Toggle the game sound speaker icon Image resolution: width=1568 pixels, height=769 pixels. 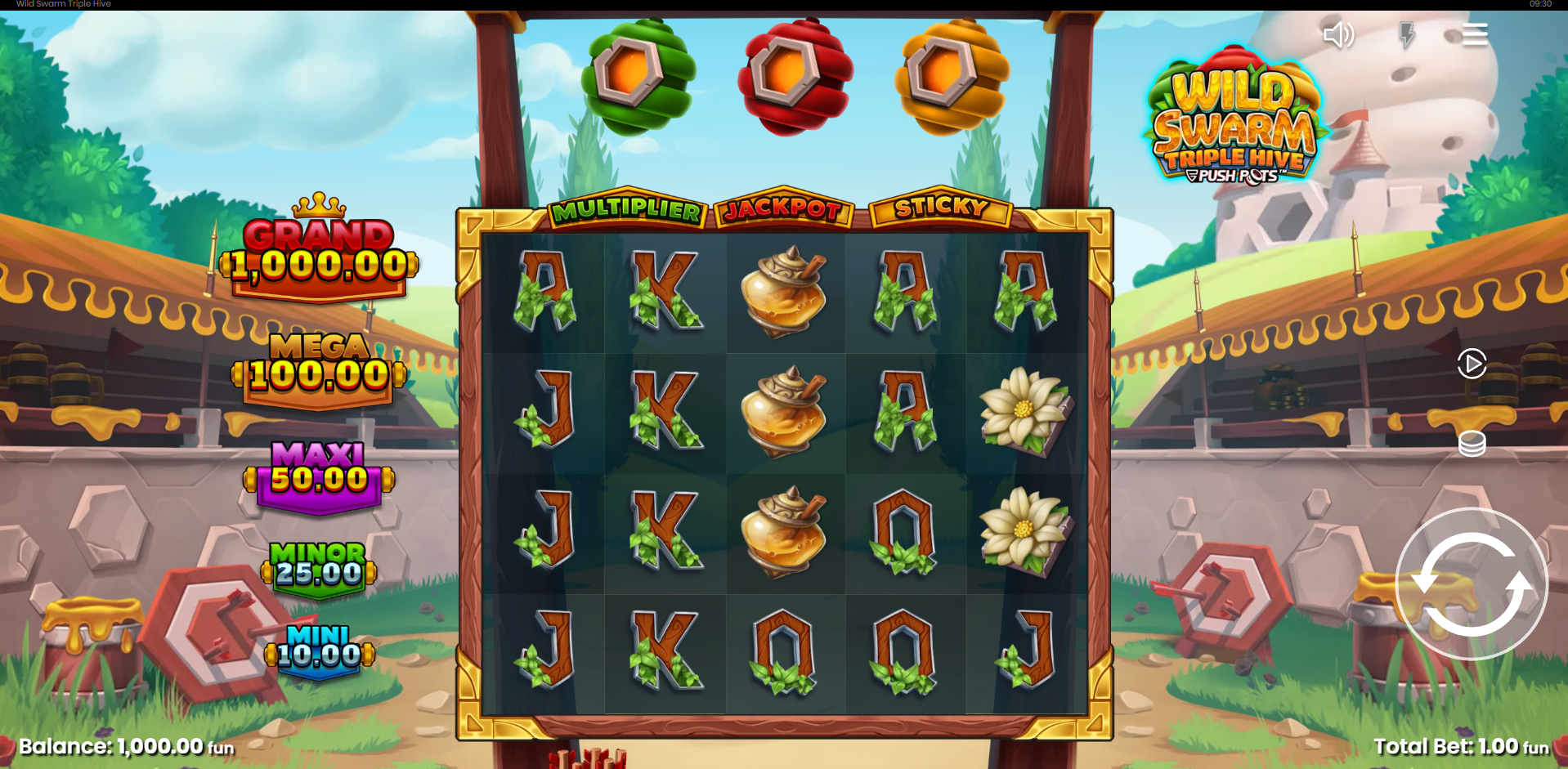click(1338, 34)
